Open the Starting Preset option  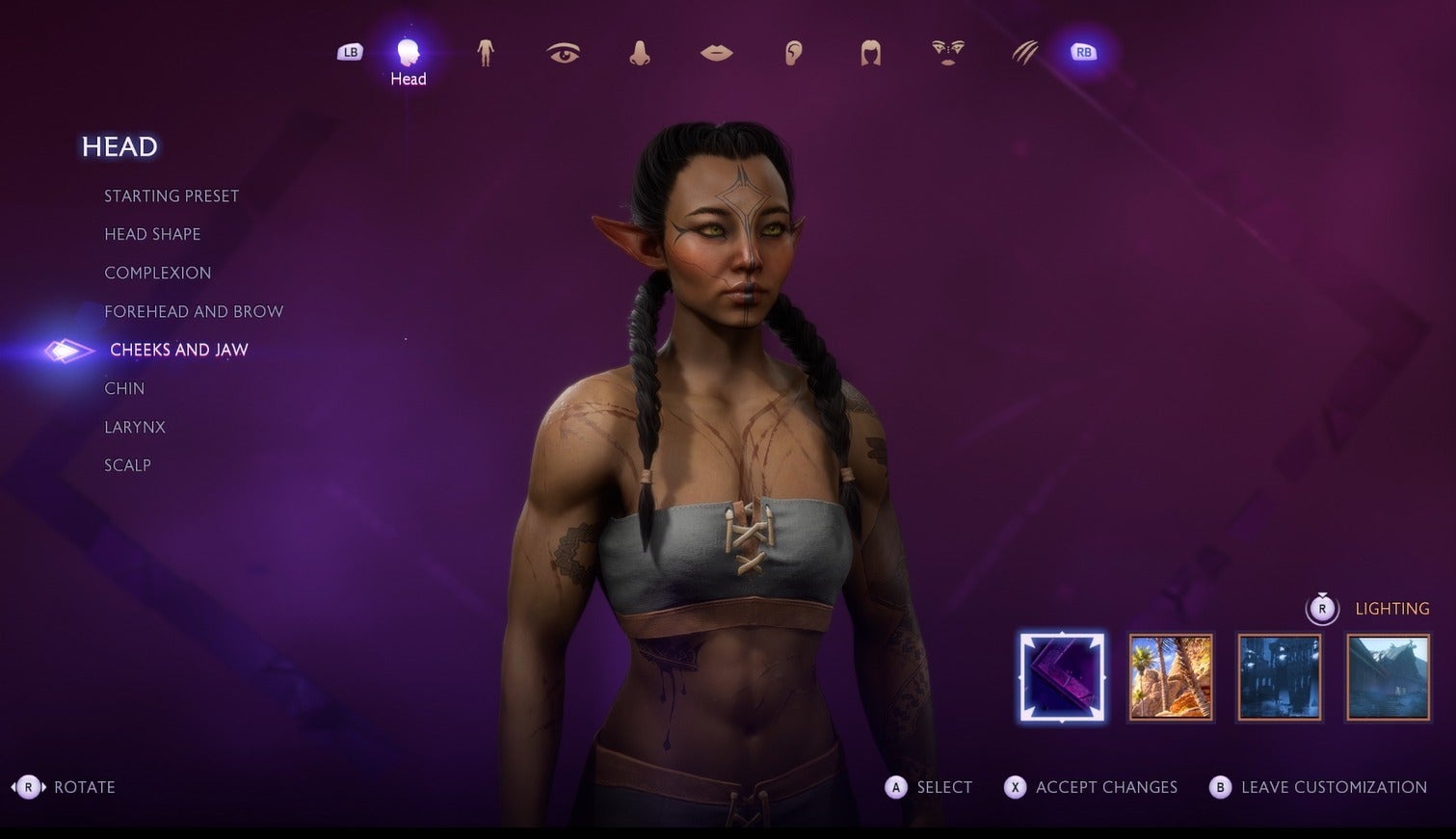tap(172, 196)
